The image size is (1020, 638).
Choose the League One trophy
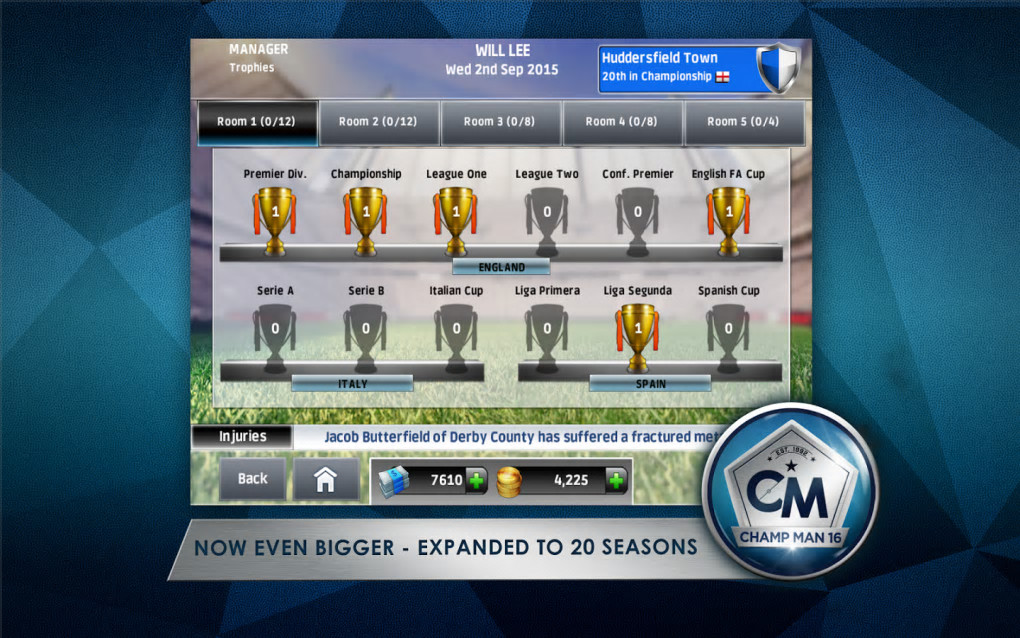tap(456, 216)
